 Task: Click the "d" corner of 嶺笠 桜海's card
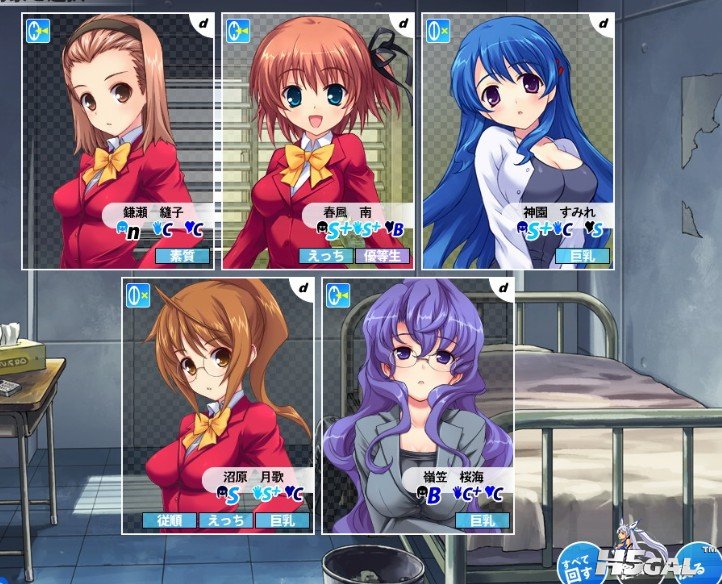pyautogui.click(x=503, y=288)
